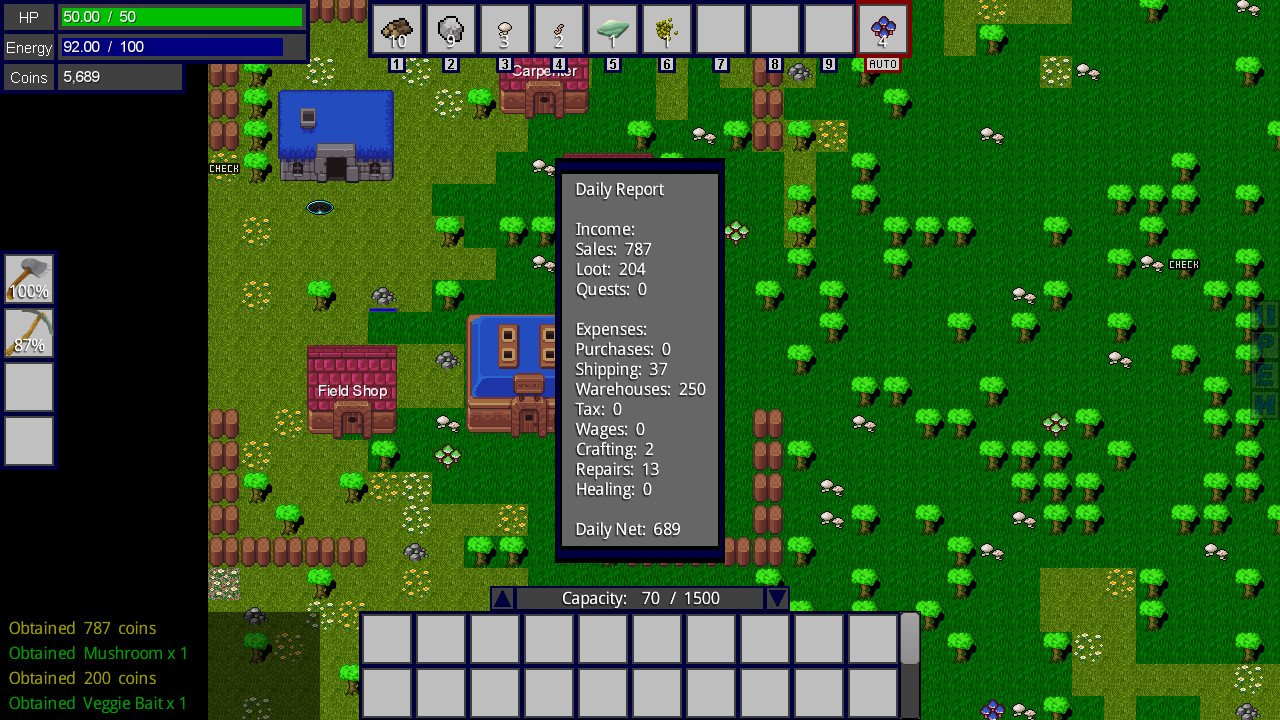
Task: Click the down arrow beside Capacity
Action: point(777,598)
